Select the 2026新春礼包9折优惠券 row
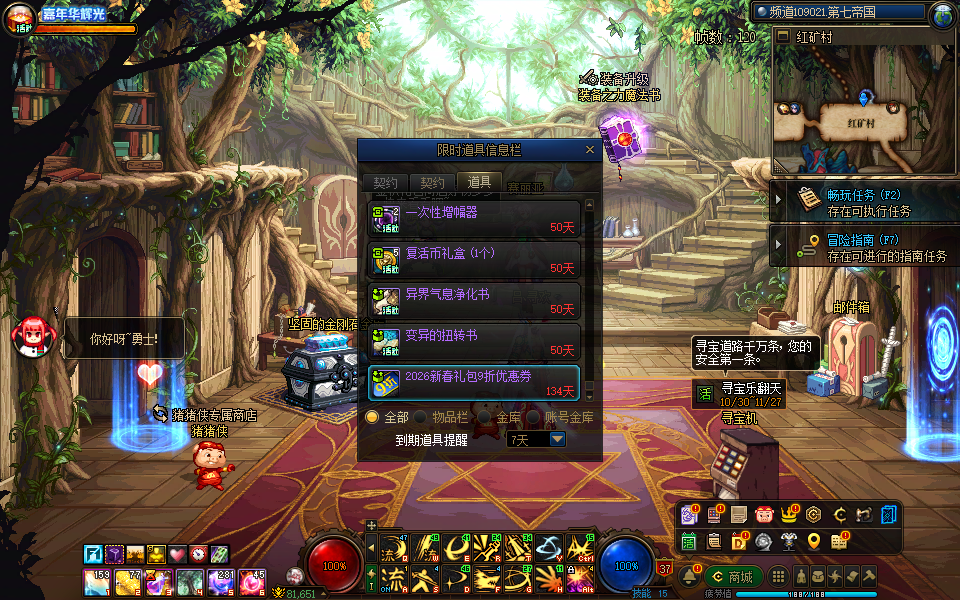This screenshot has width=960, height=600. tap(474, 382)
